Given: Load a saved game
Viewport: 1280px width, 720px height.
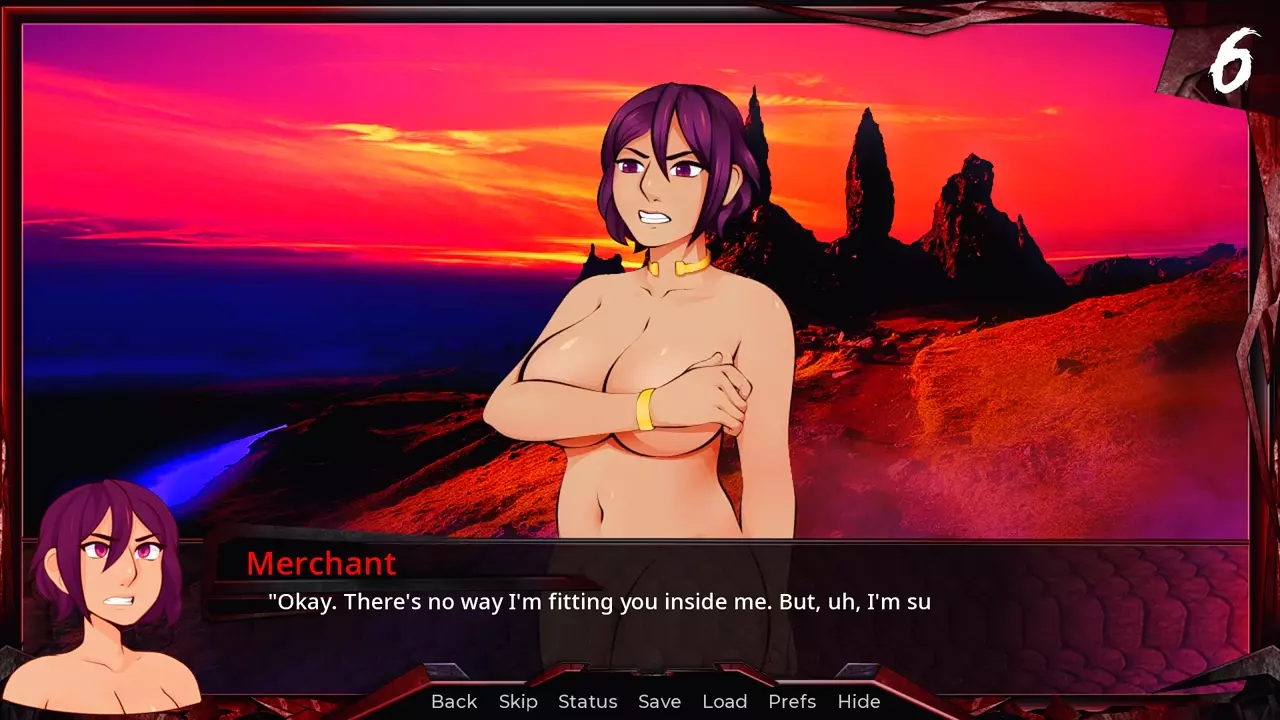Looking at the screenshot, I should [x=725, y=702].
